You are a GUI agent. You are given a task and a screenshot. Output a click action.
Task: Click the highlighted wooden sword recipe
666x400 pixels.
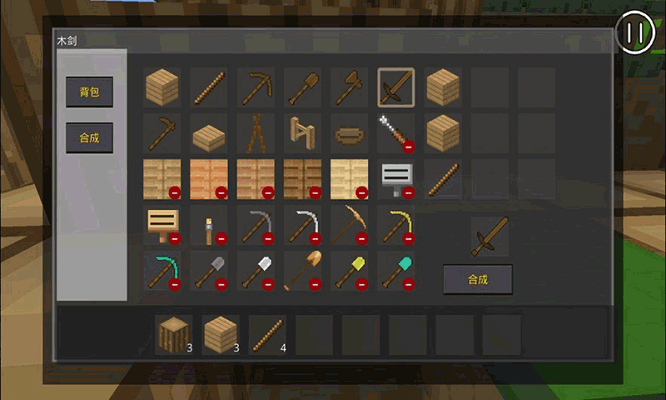coord(396,88)
